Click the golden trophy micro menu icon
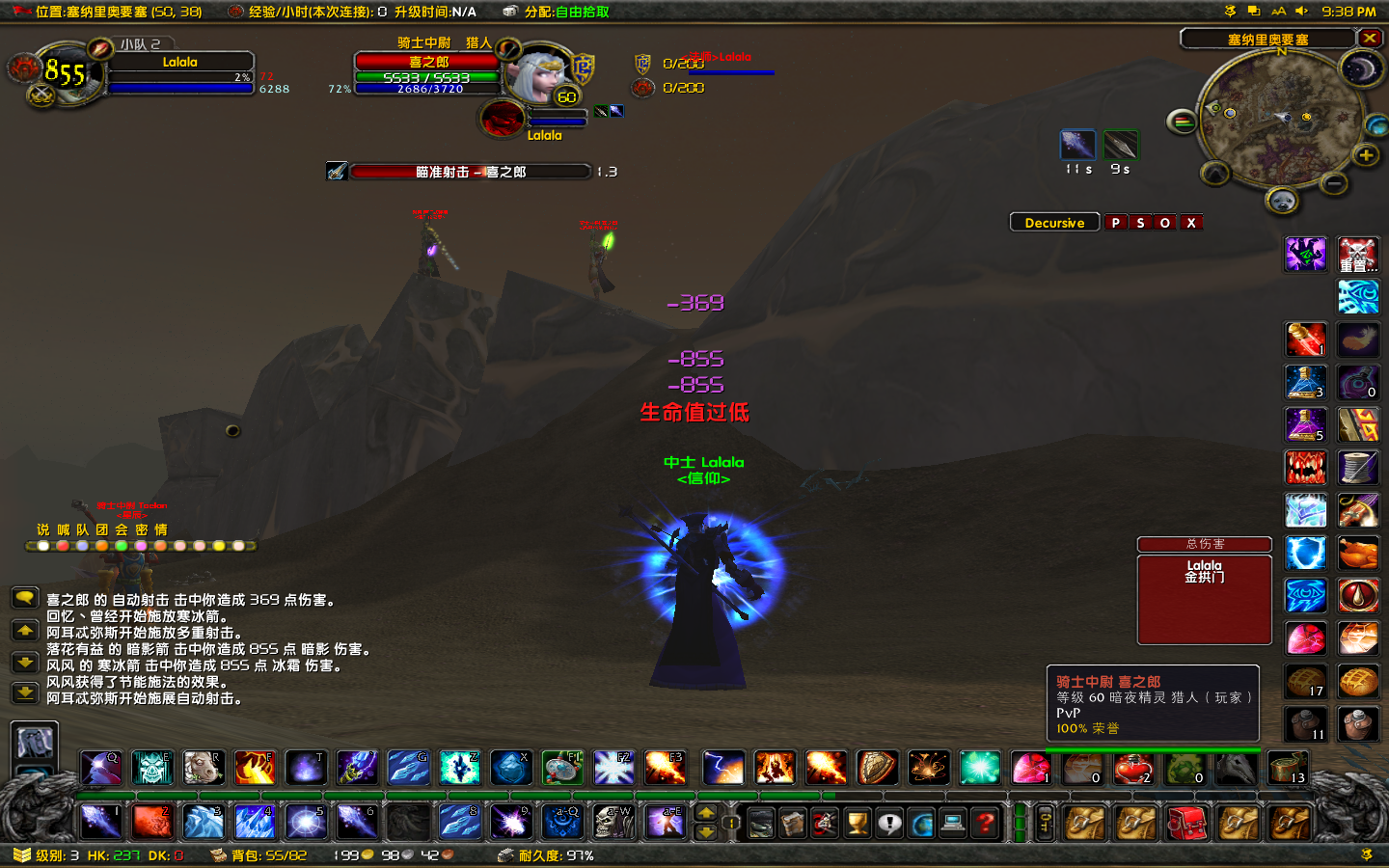1389x868 pixels. [x=856, y=823]
